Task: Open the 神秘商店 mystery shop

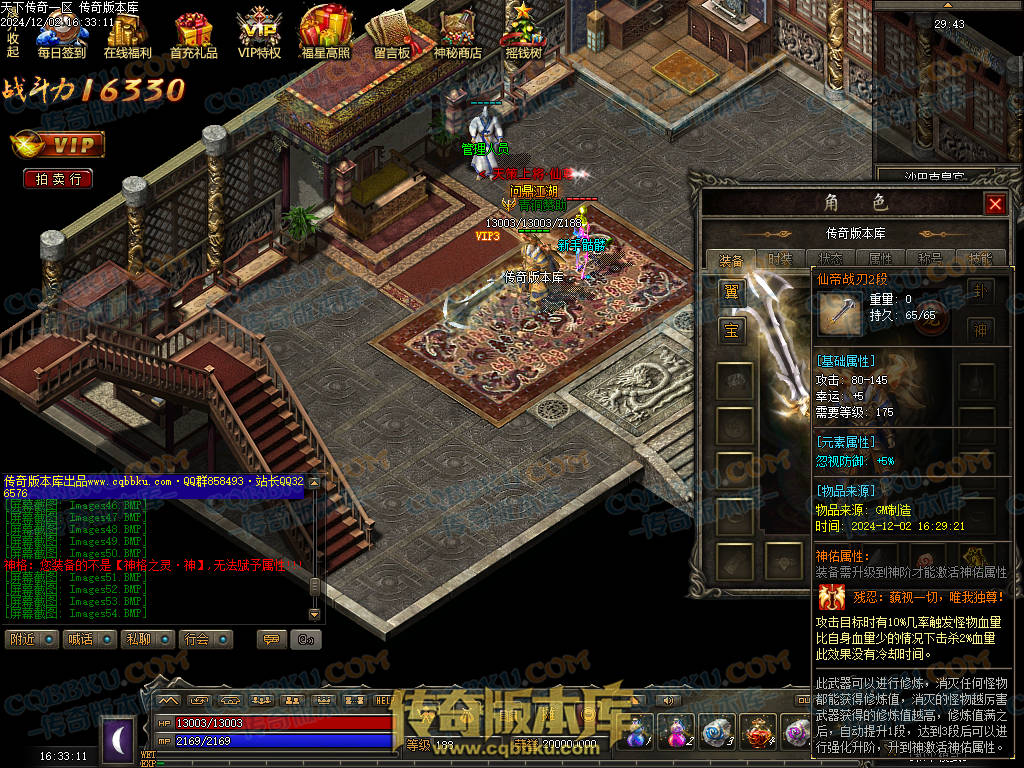Action: [457, 35]
